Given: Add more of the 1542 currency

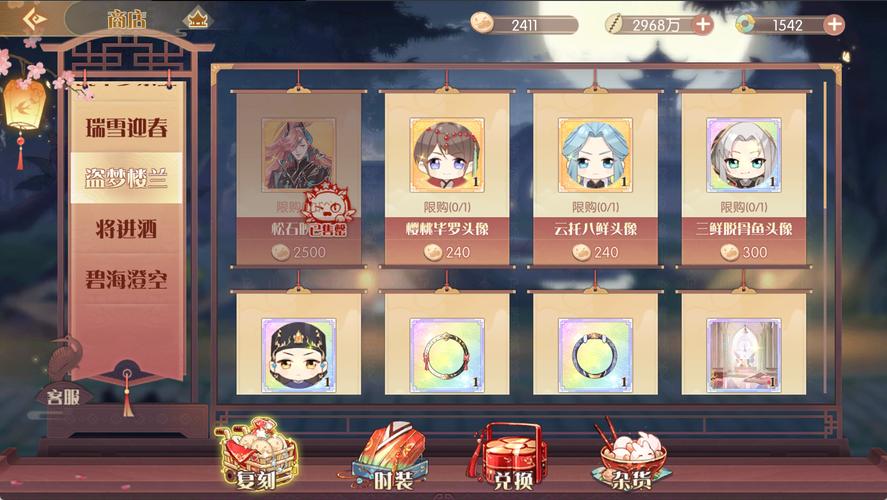Looking at the screenshot, I should [834, 25].
